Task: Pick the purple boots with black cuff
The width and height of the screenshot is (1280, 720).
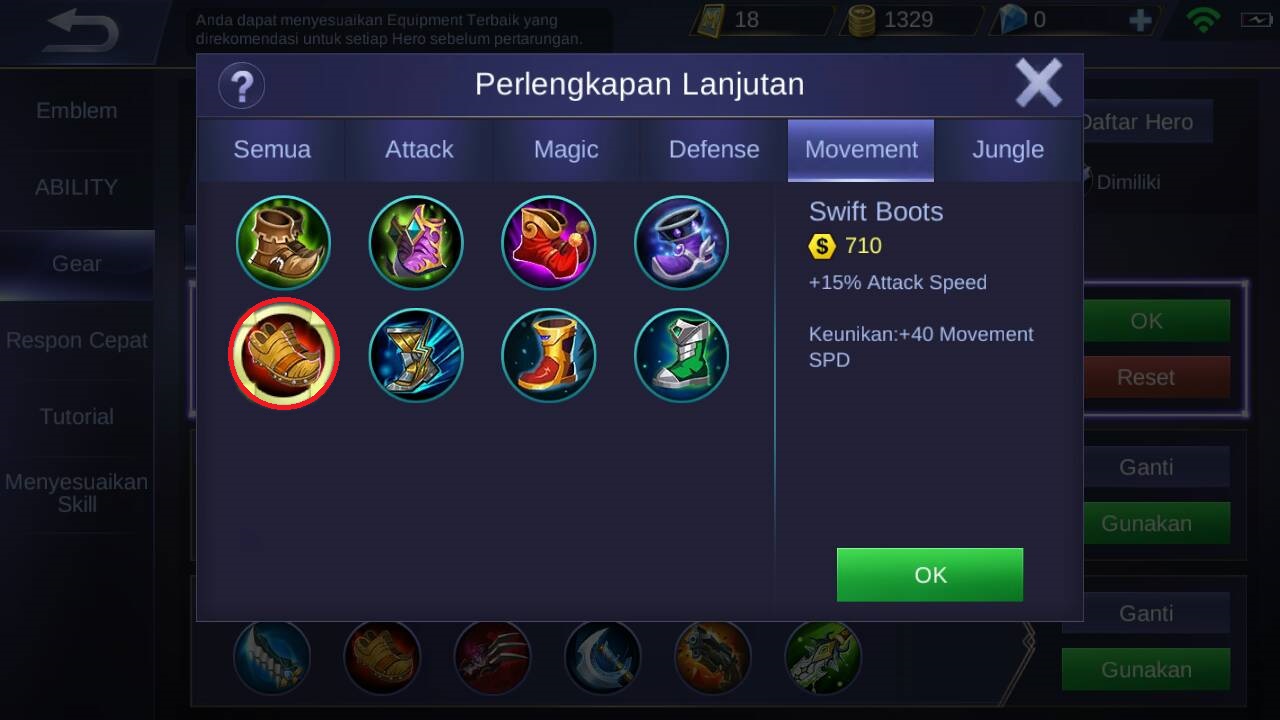Action: (681, 242)
